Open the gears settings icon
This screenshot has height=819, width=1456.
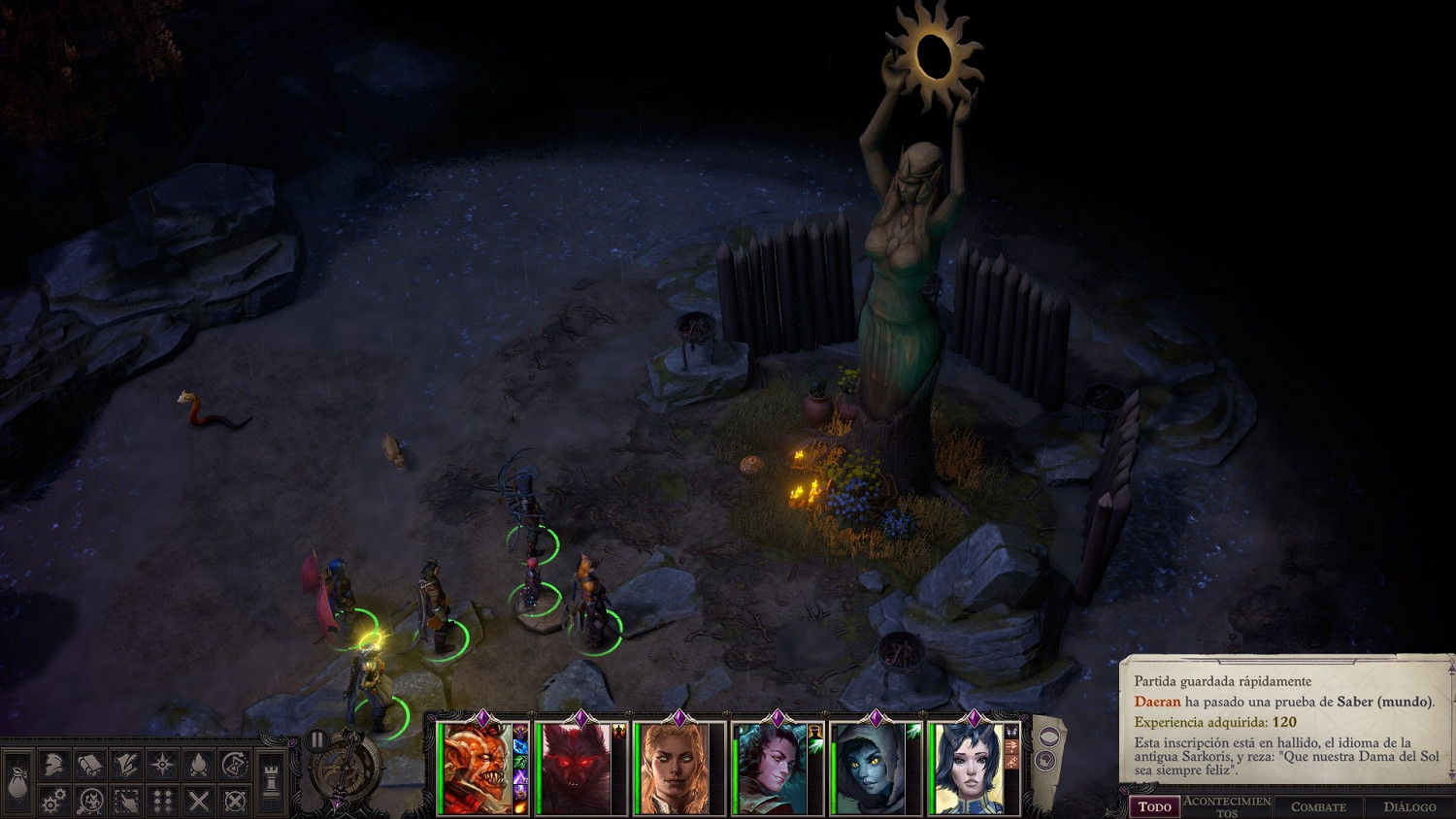pyautogui.click(x=53, y=801)
